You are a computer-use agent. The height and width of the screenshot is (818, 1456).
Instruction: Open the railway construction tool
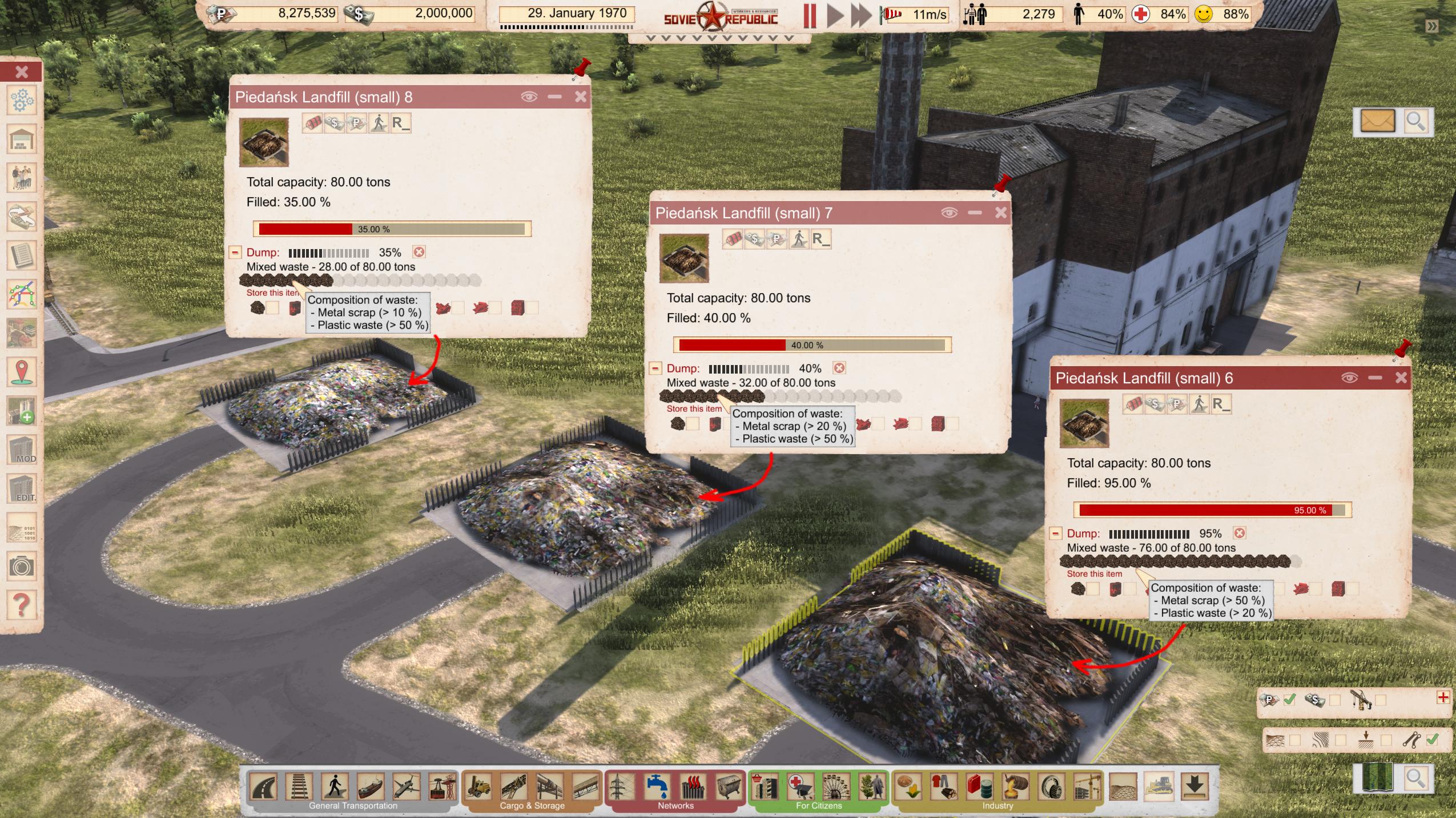(x=300, y=787)
